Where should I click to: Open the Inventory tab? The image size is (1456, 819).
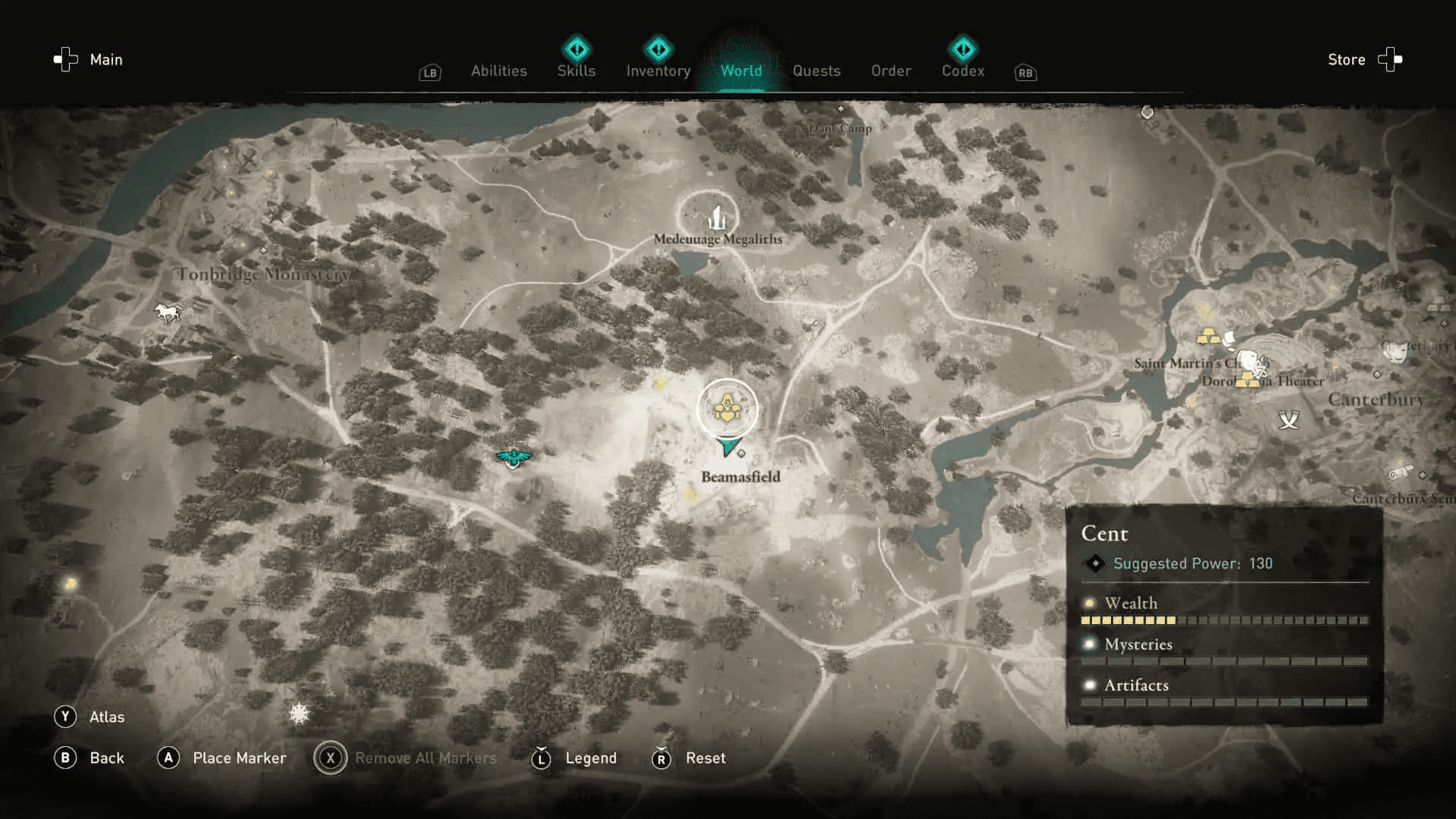(657, 71)
